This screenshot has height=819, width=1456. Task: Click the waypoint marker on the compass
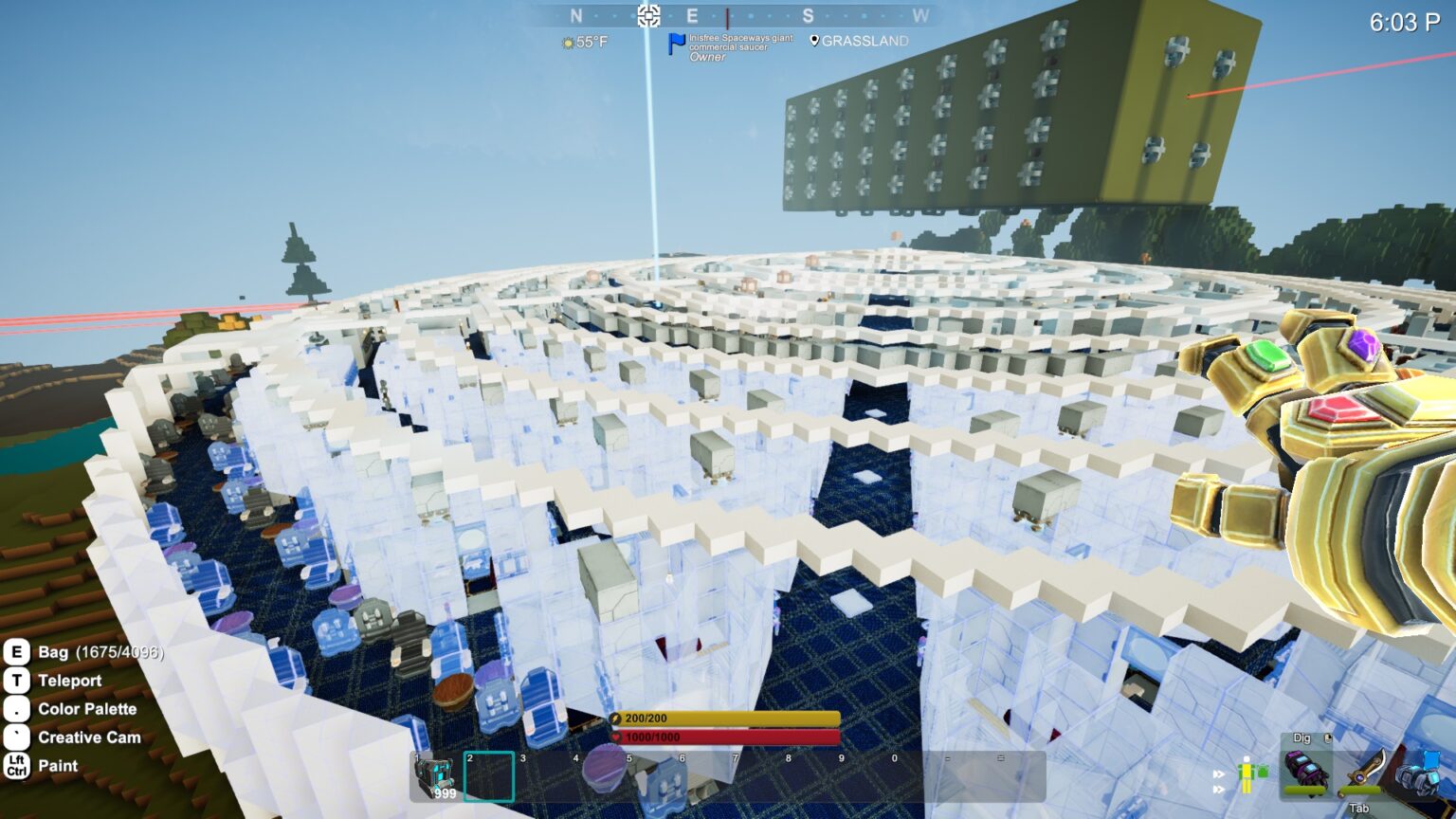tap(648, 15)
